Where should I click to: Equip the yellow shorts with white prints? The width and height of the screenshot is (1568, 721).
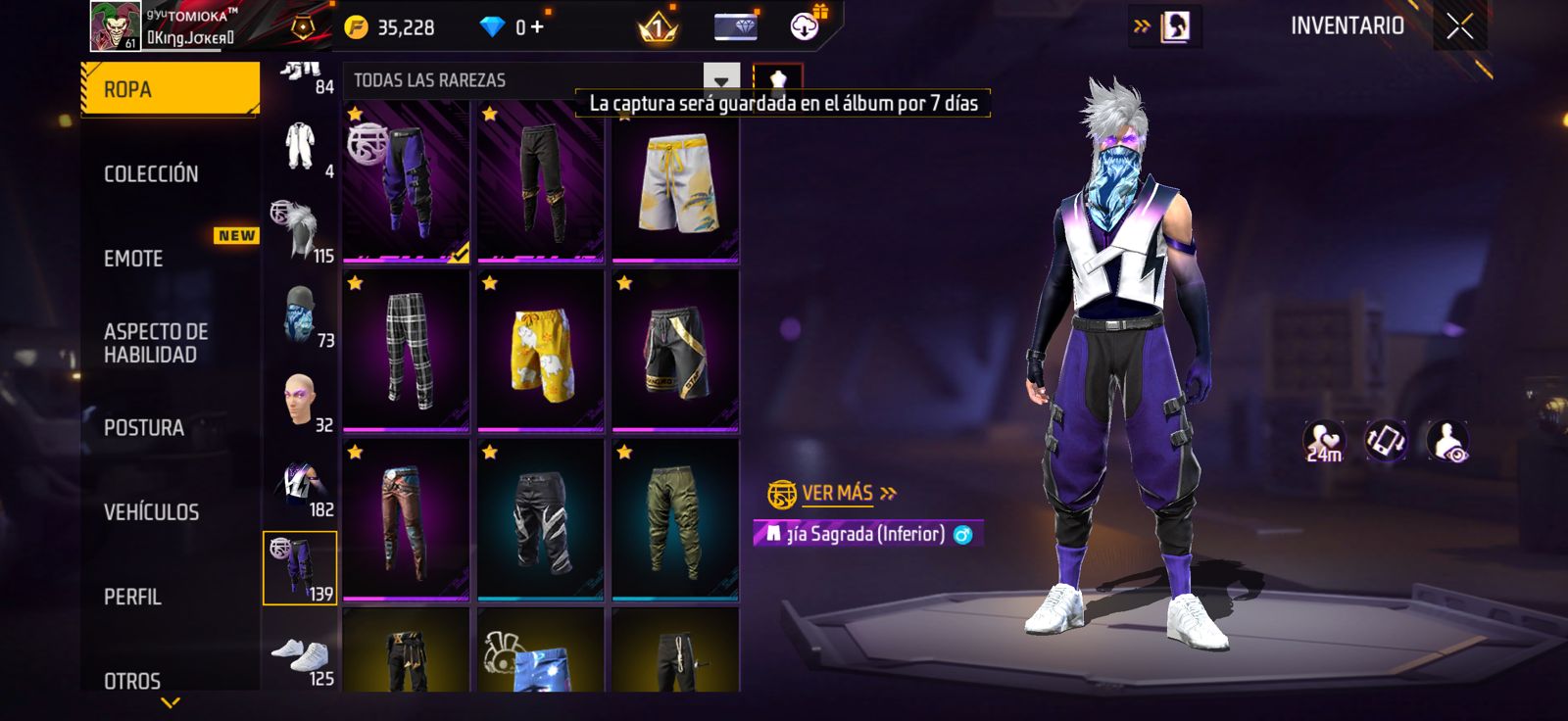click(540, 351)
